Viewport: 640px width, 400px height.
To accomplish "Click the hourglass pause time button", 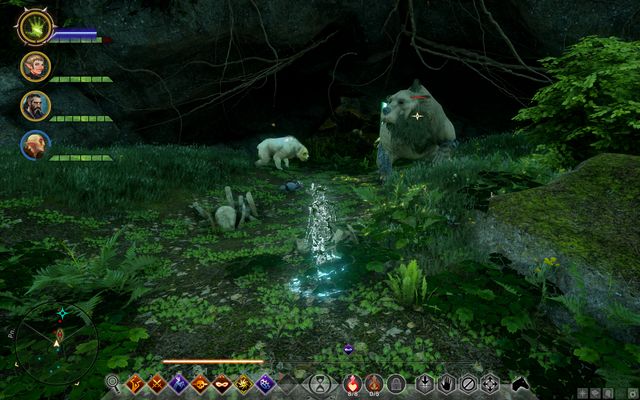I will pos(319,383).
